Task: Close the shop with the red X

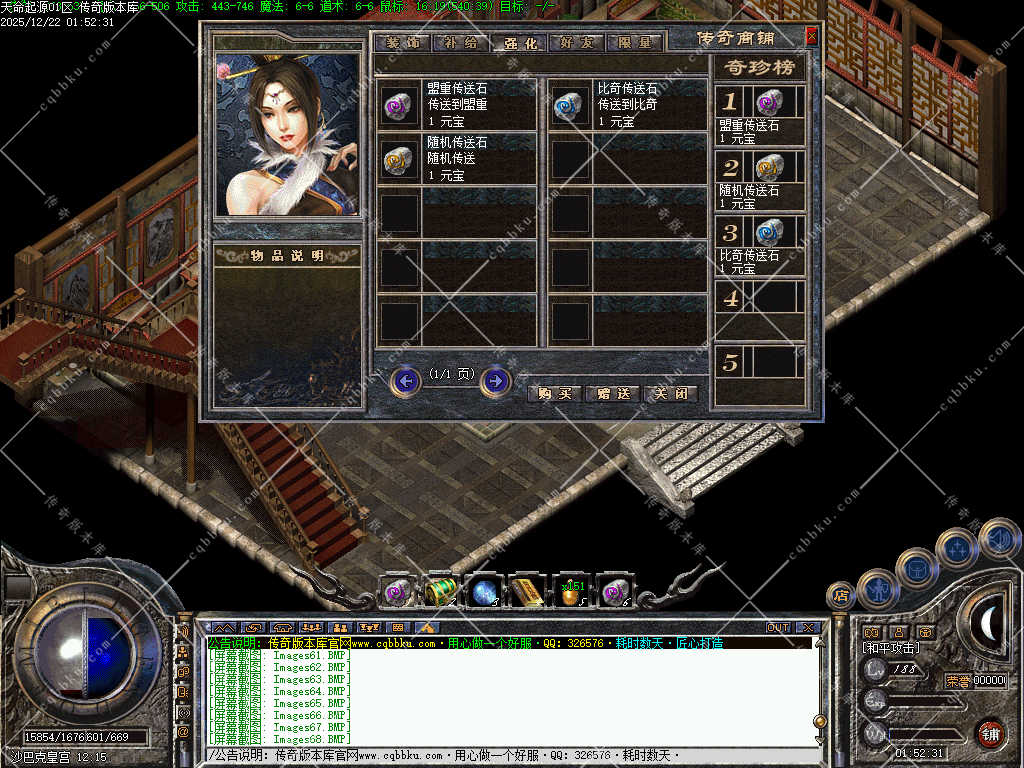Action: coord(811,36)
